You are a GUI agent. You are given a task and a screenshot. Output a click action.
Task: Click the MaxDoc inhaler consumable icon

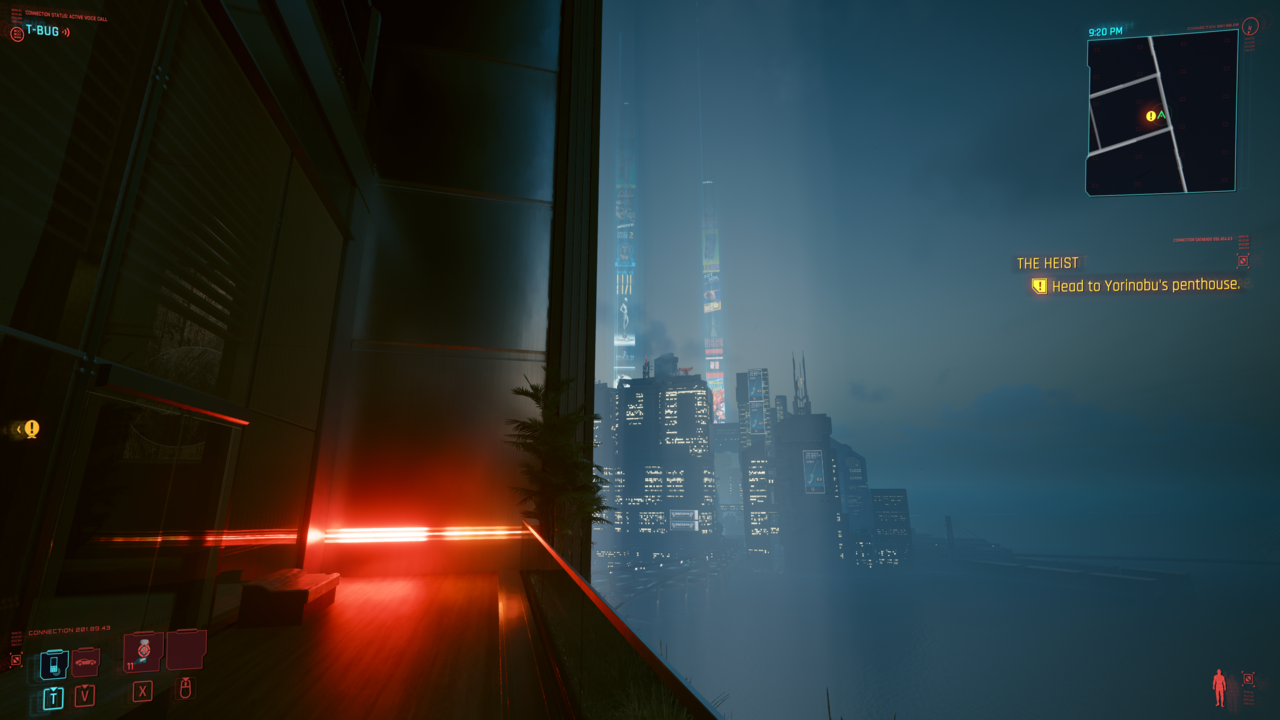[143, 651]
